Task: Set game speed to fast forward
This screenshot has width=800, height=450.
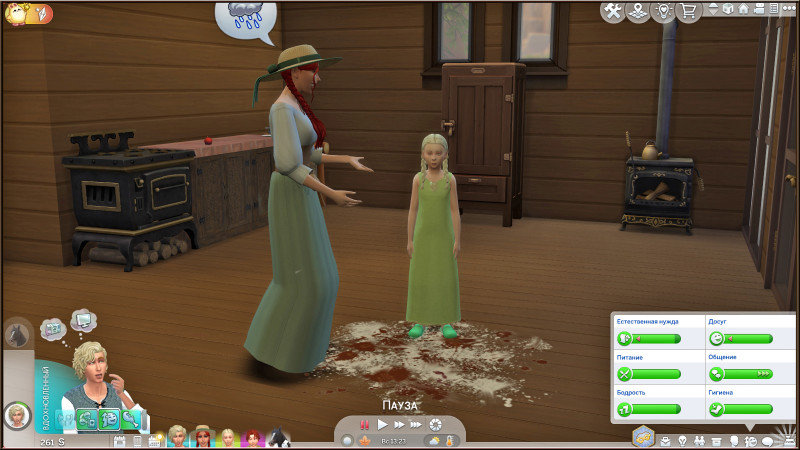Action: [398, 425]
